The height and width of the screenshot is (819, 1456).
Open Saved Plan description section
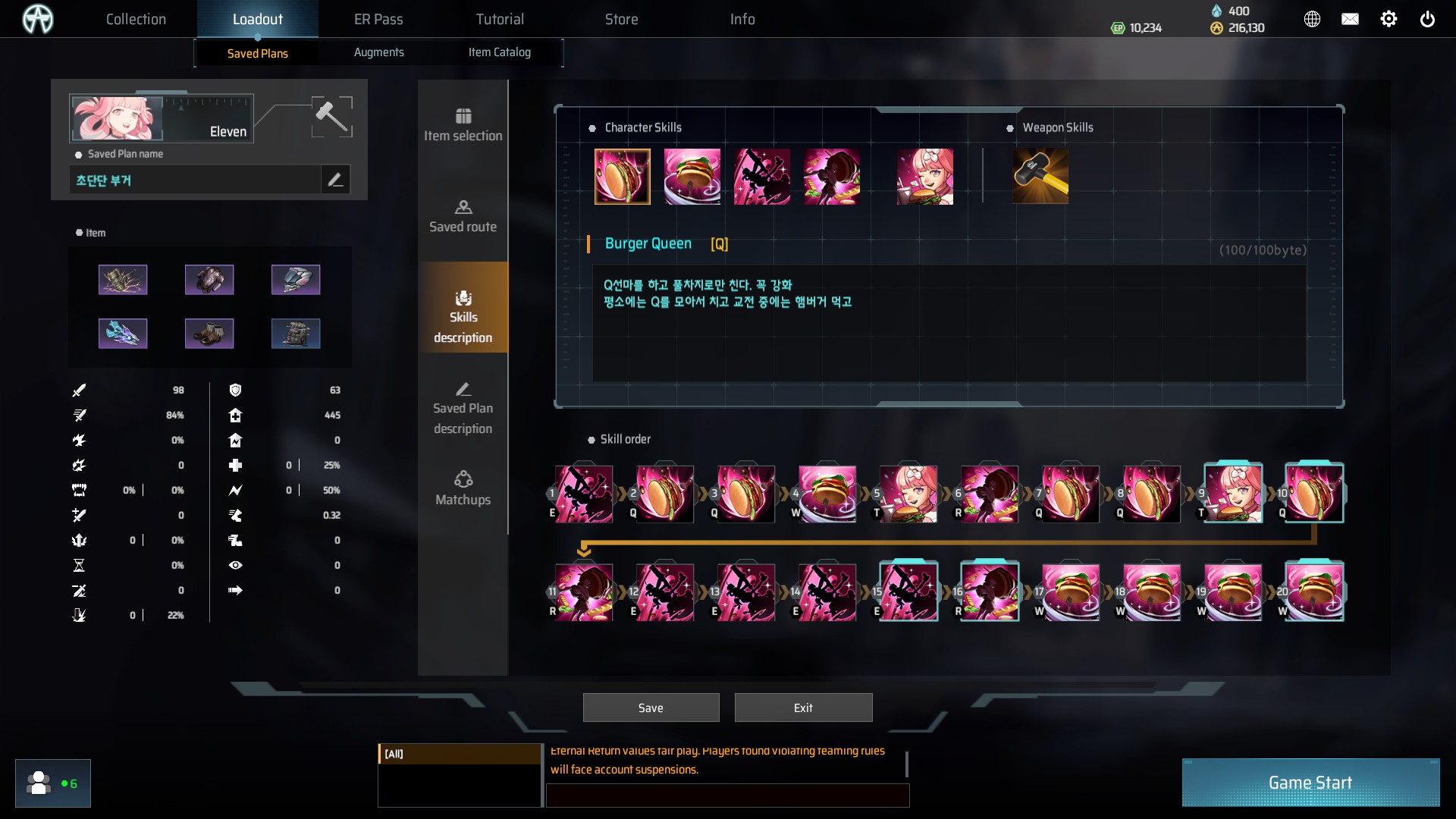[x=463, y=409]
